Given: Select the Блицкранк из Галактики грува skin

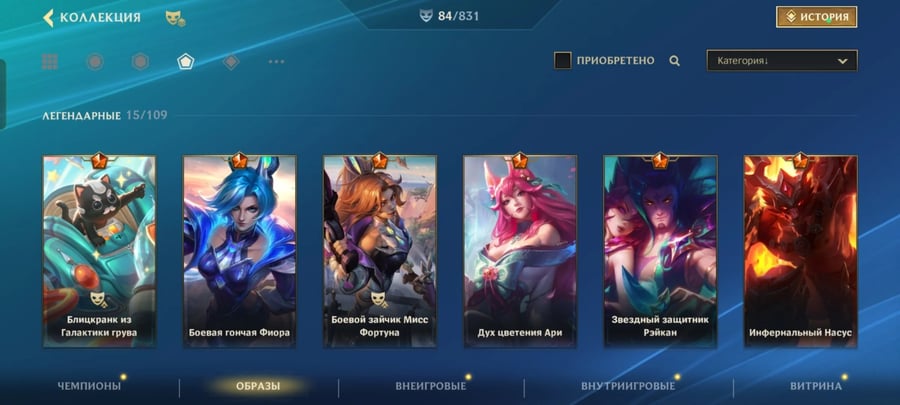Looking at the screenshot, I should [x=99, y=250].
